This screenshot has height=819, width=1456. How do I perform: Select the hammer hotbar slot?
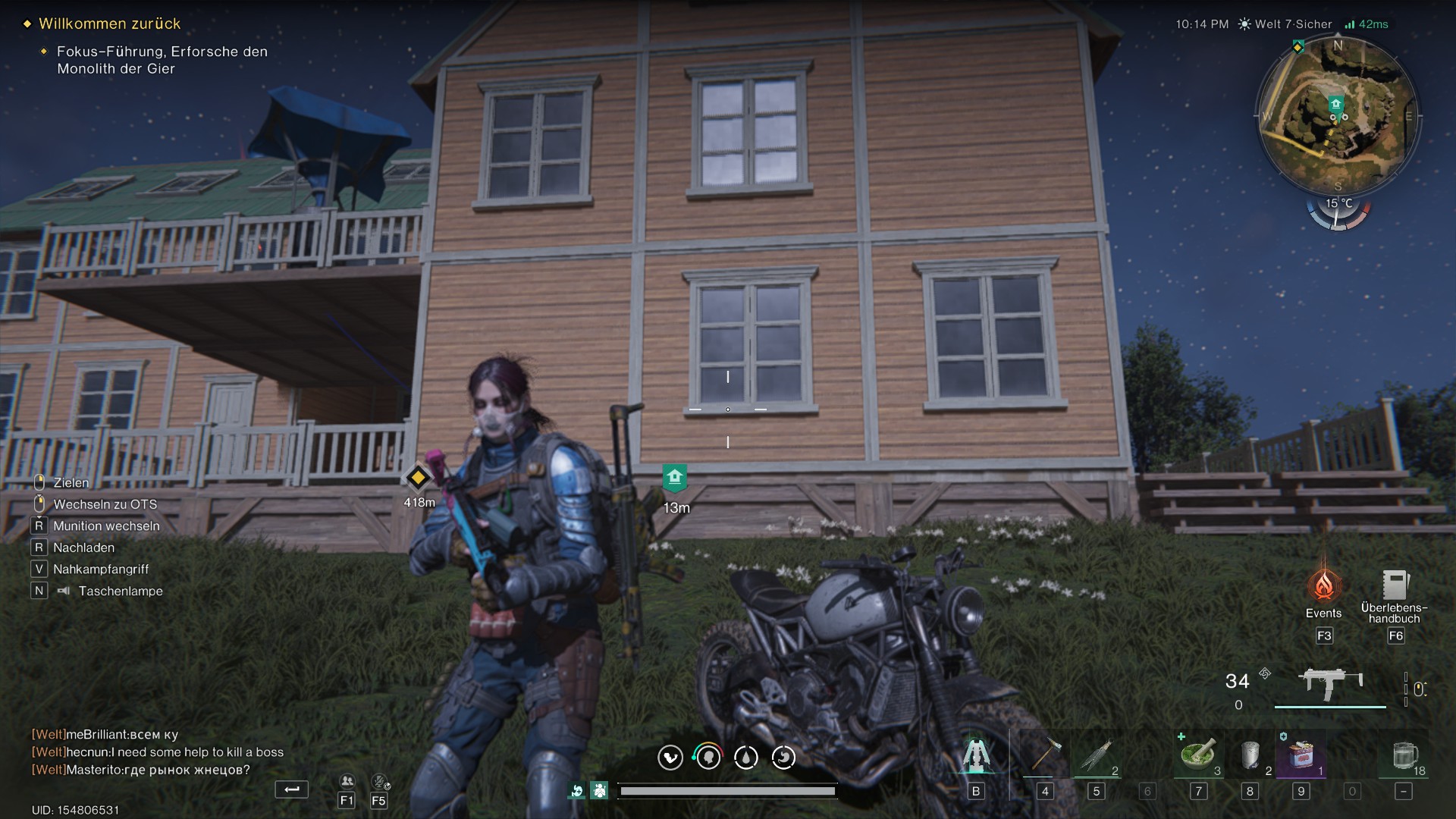1044,755
